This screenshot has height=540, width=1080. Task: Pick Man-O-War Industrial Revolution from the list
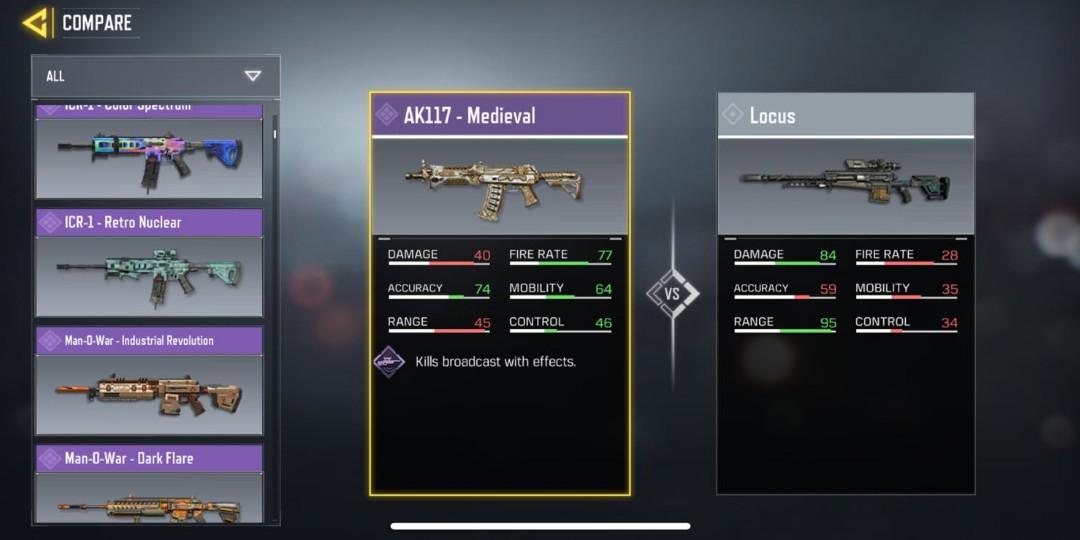[x=149, y=381]
